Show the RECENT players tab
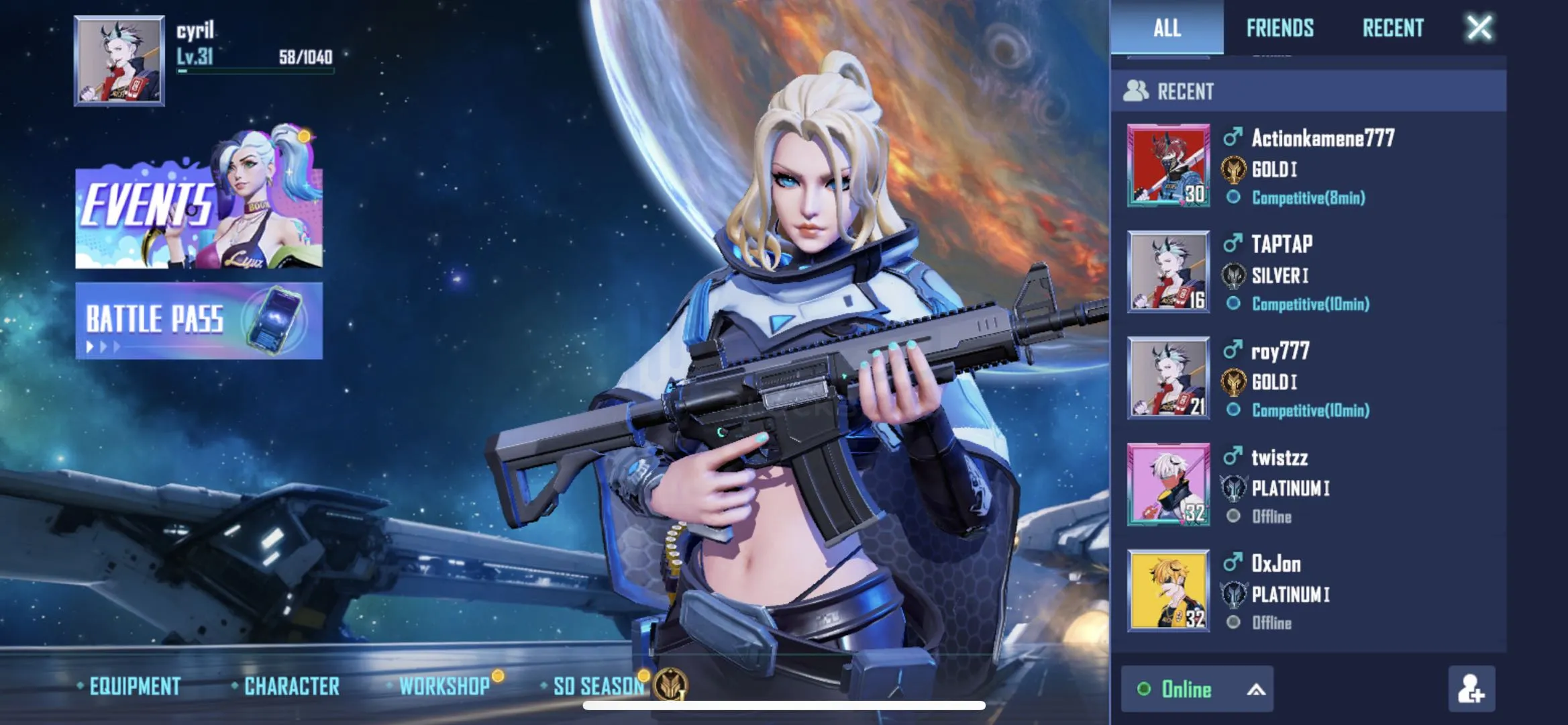This screenshot has width=1568, height=725. [x=1392, y=28]
